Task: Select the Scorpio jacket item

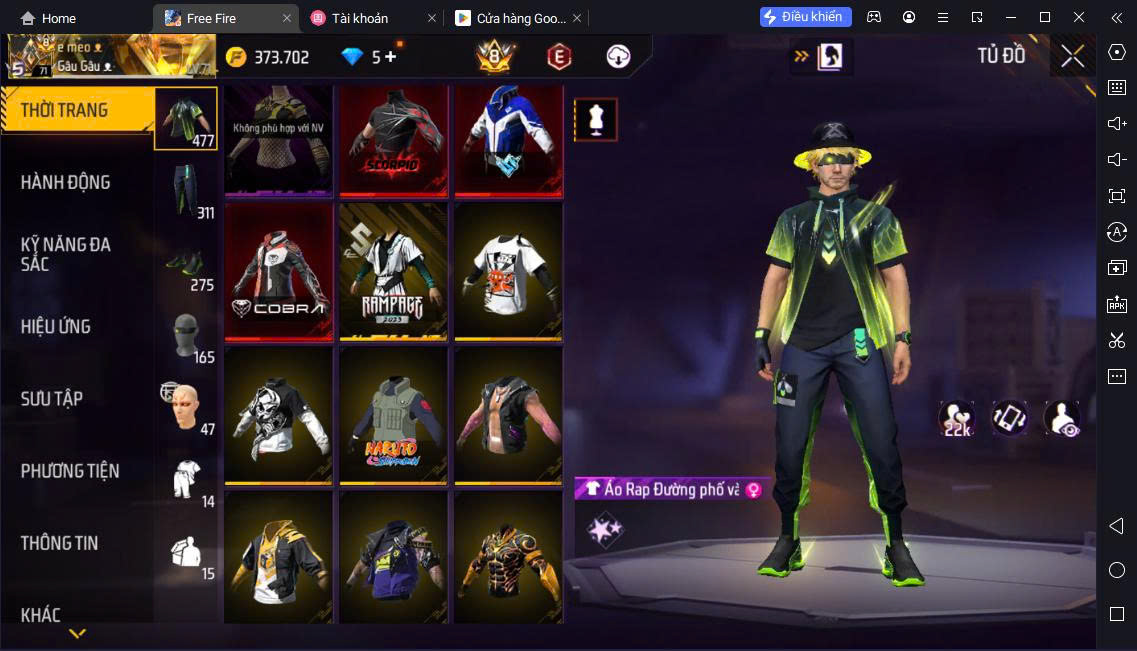Action: point(393,140)
